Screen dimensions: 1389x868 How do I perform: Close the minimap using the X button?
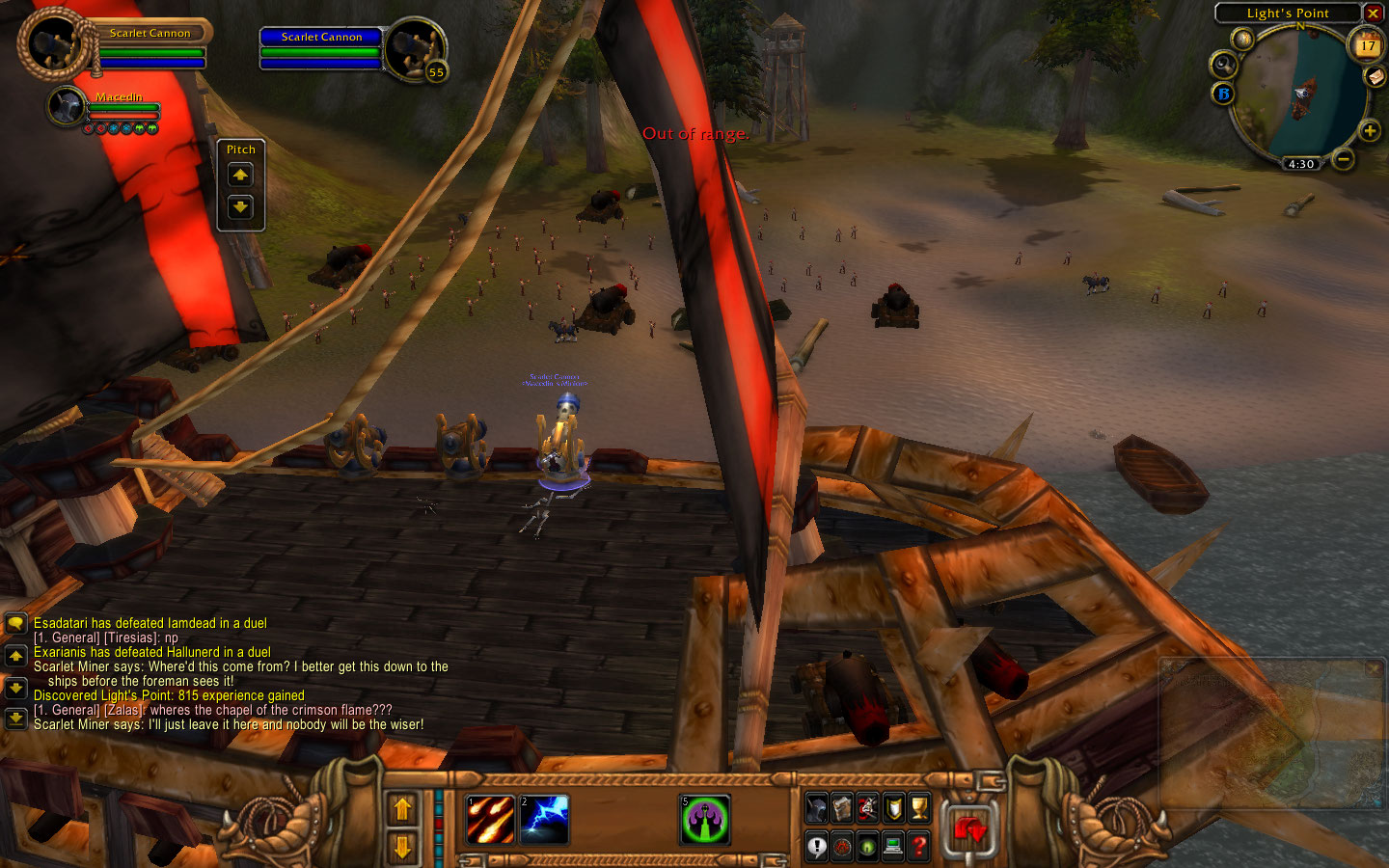[x=1373, y=13]
